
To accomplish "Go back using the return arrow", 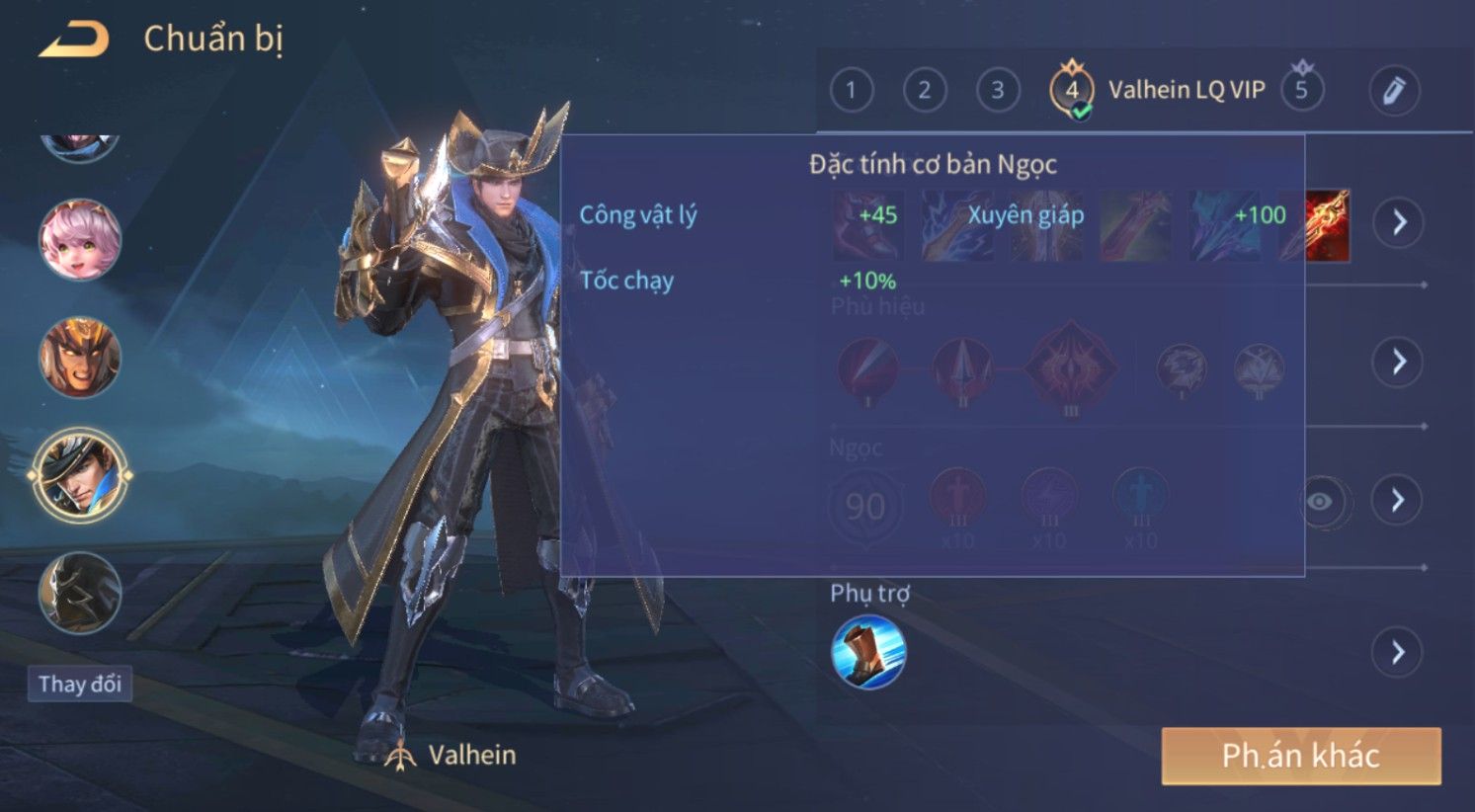I will pos(73,40).
